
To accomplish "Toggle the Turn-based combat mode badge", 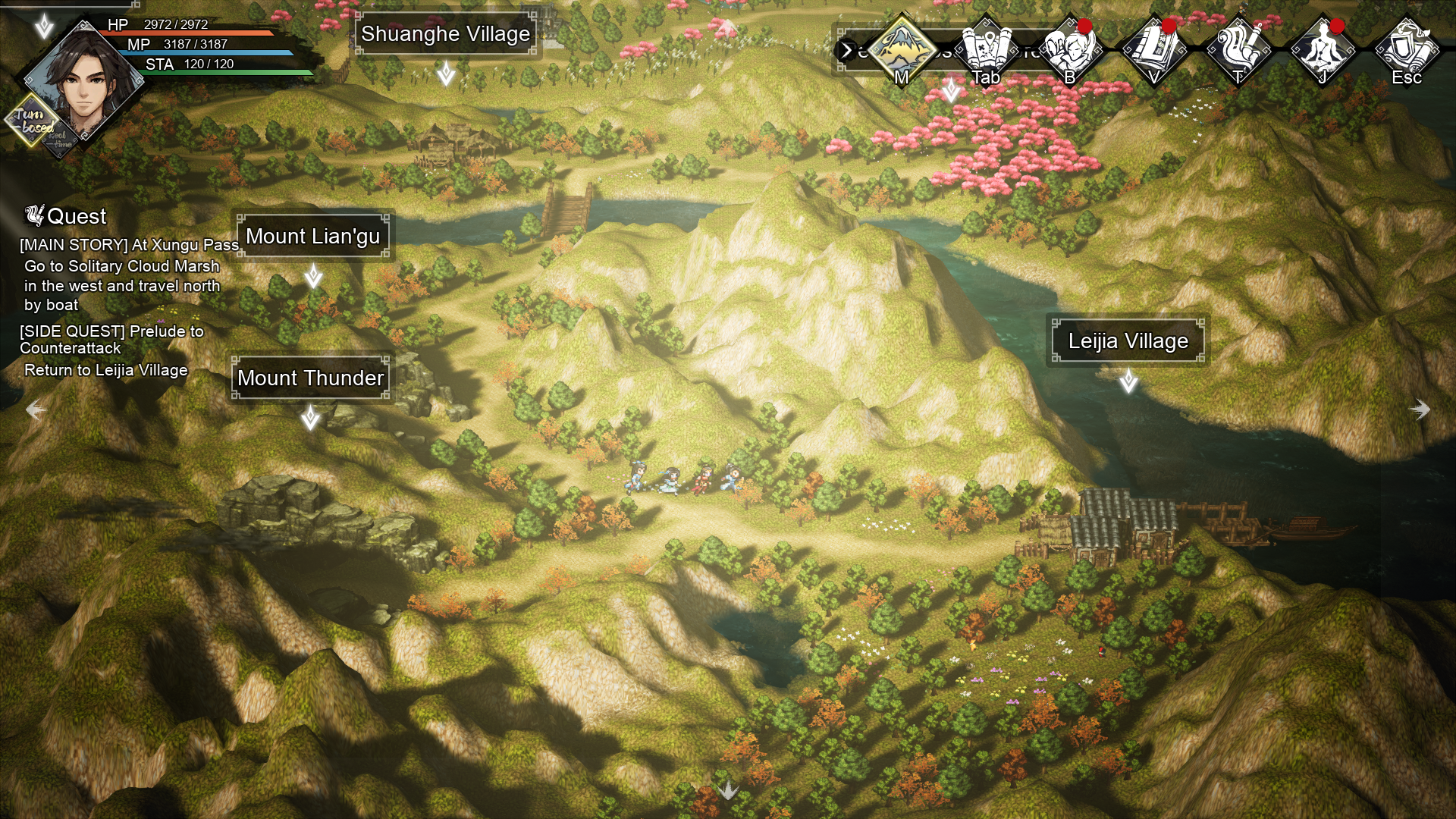I will point(32,121).
